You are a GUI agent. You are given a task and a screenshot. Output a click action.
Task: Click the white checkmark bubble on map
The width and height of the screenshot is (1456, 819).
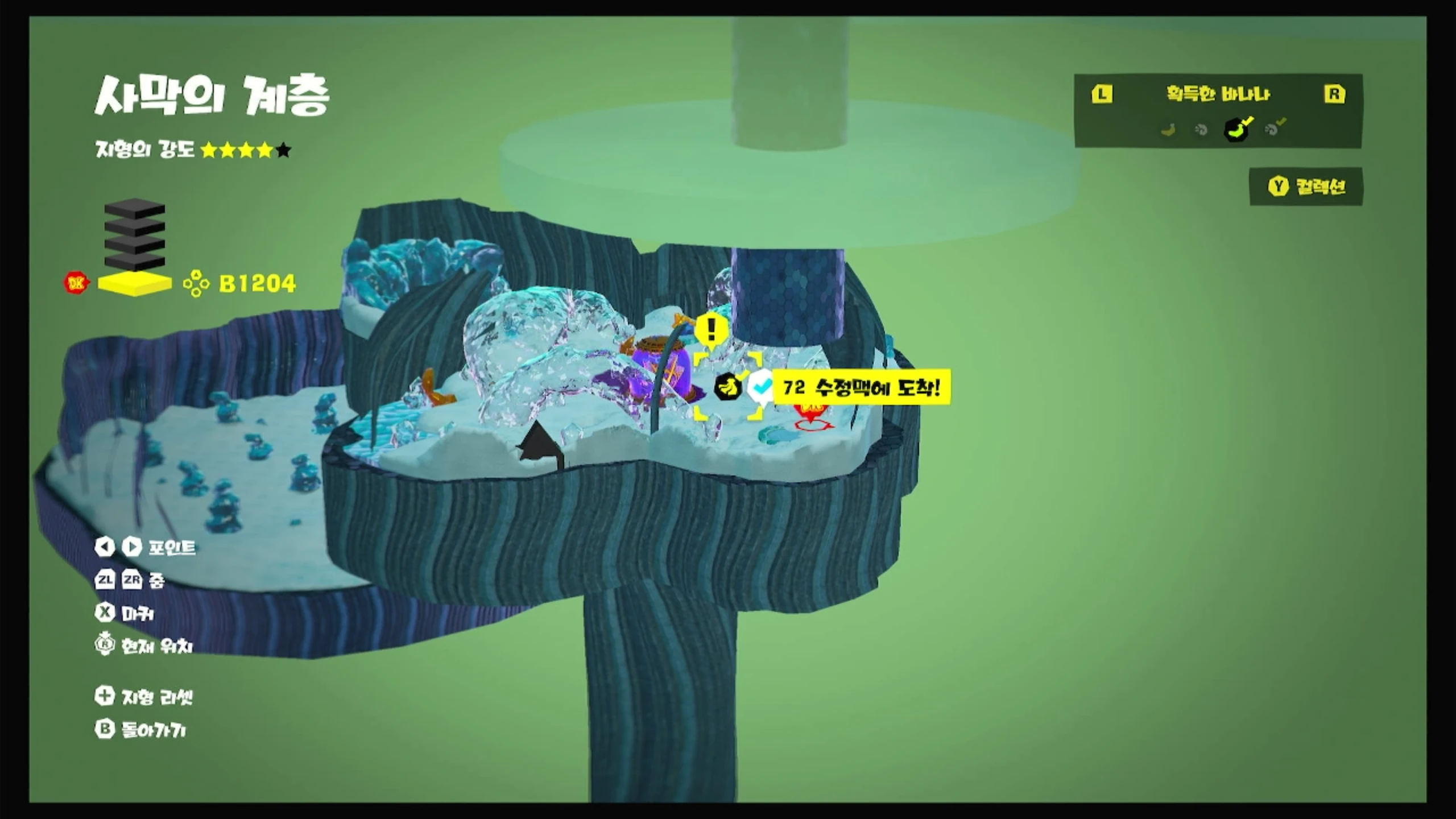click(760, 388)
